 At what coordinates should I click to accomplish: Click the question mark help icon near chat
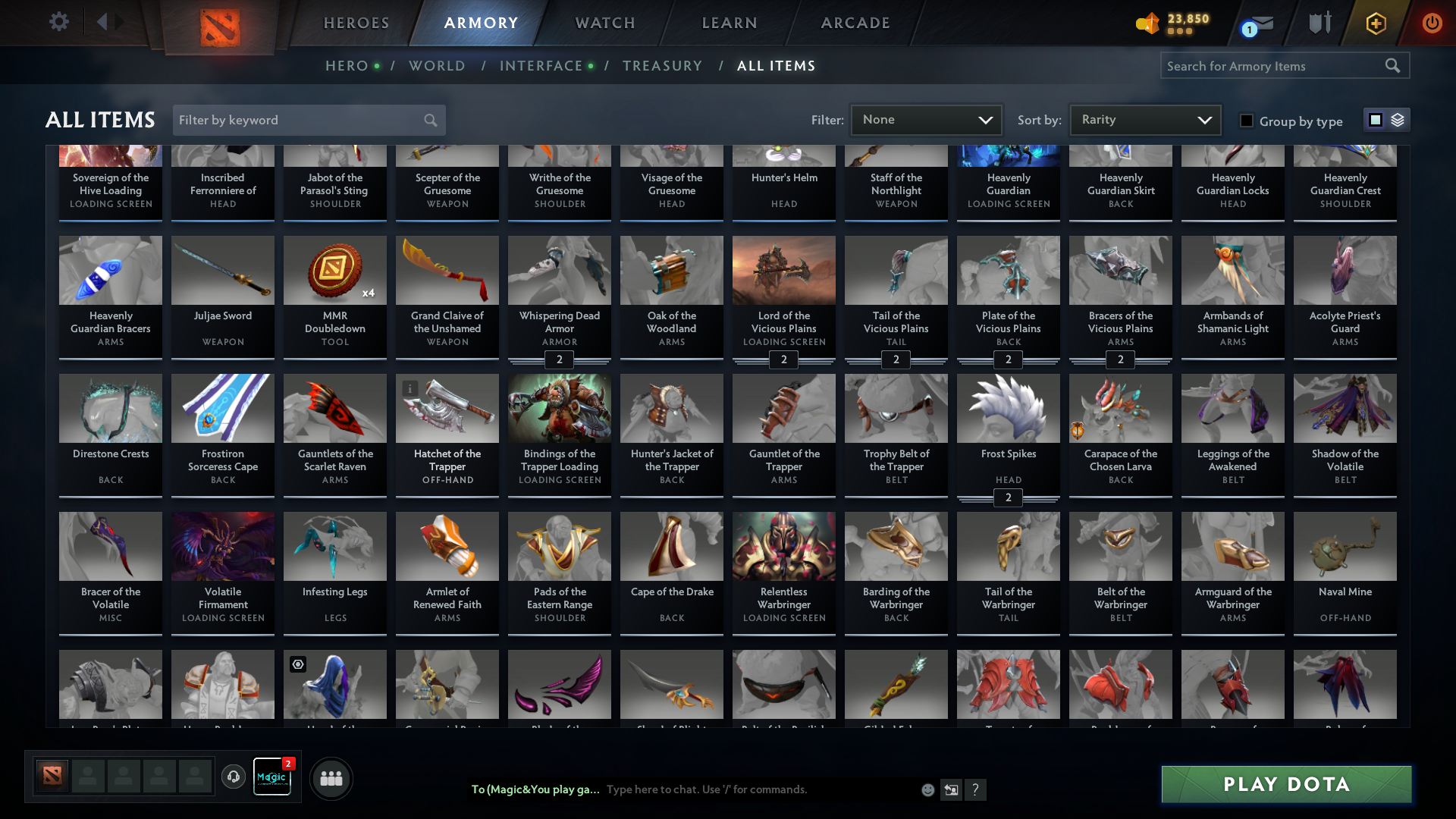coord(977,789)
